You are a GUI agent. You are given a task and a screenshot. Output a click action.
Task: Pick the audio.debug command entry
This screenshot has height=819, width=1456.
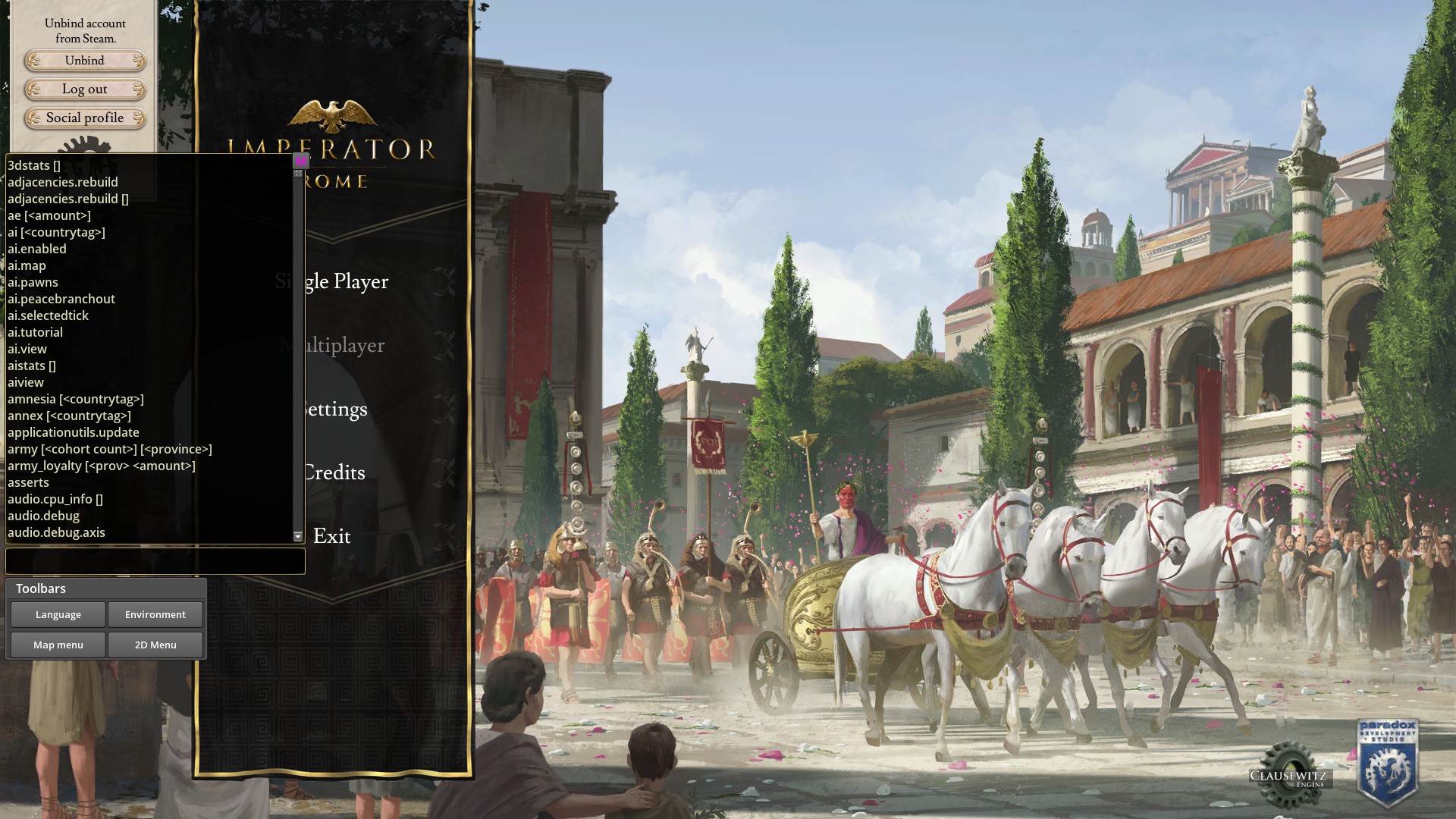(x=43, y=516)
